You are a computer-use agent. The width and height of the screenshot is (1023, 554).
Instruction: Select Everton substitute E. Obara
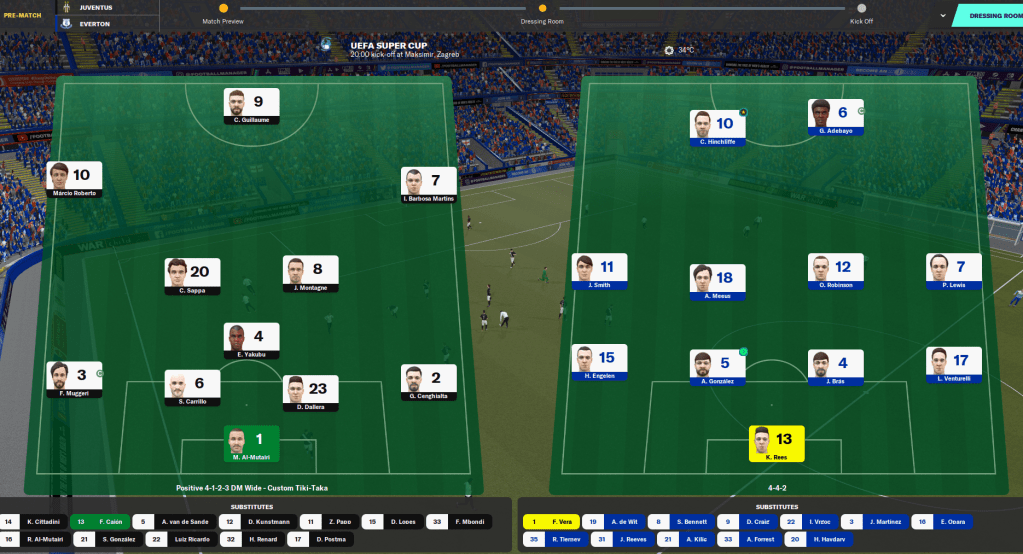[941, 521]
